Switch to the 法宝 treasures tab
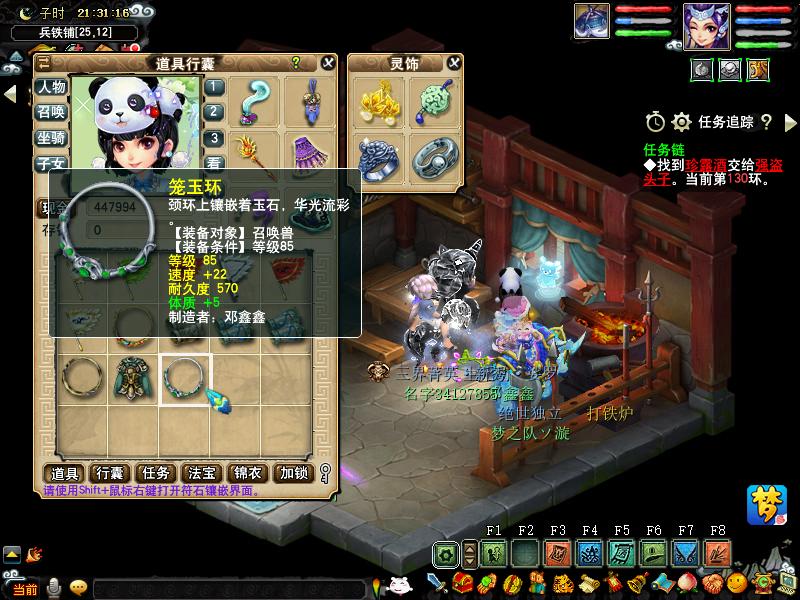The image size is (800, 600). pos(202,473)
